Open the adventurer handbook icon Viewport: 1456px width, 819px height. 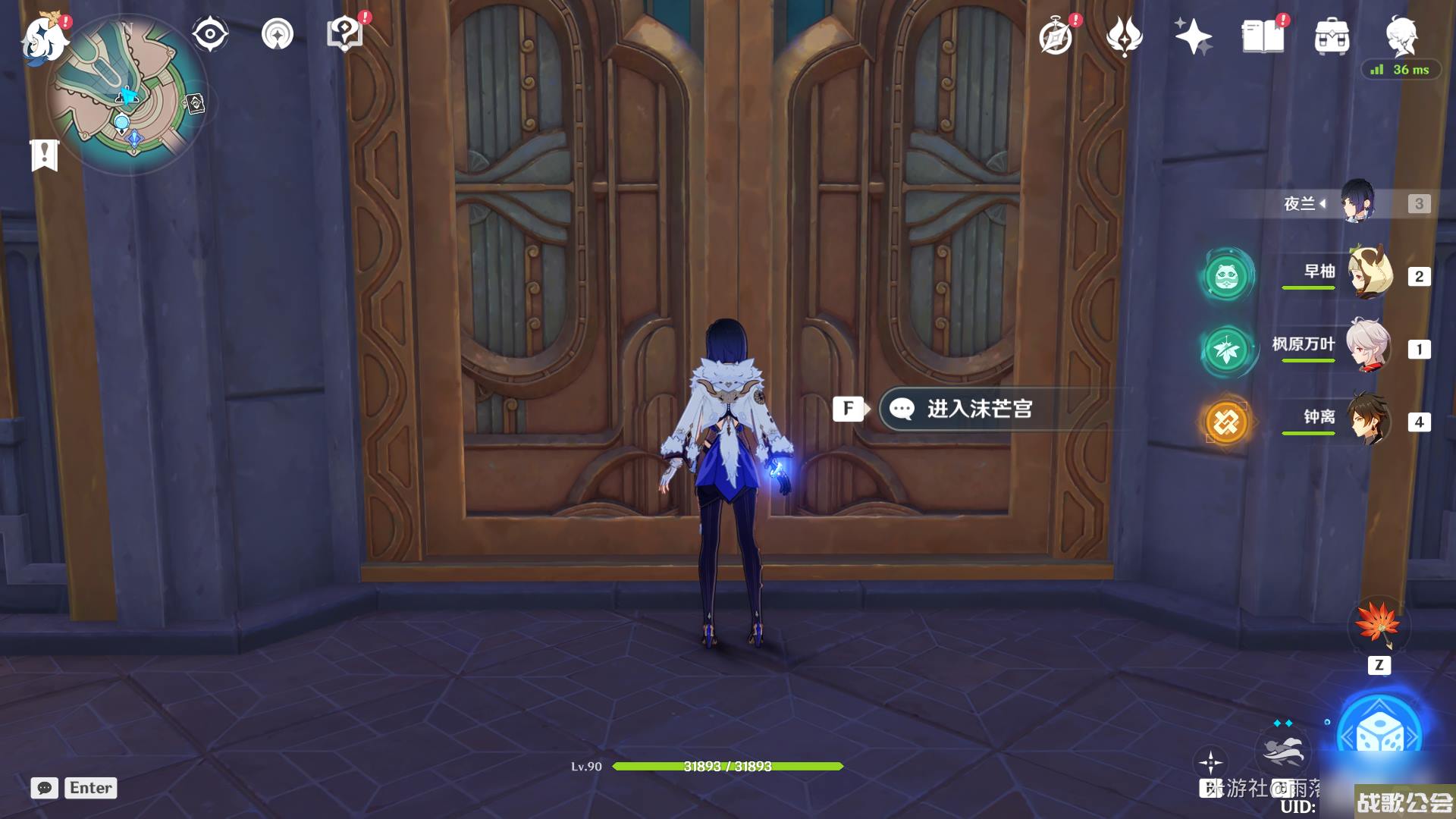click(1263, 36)
